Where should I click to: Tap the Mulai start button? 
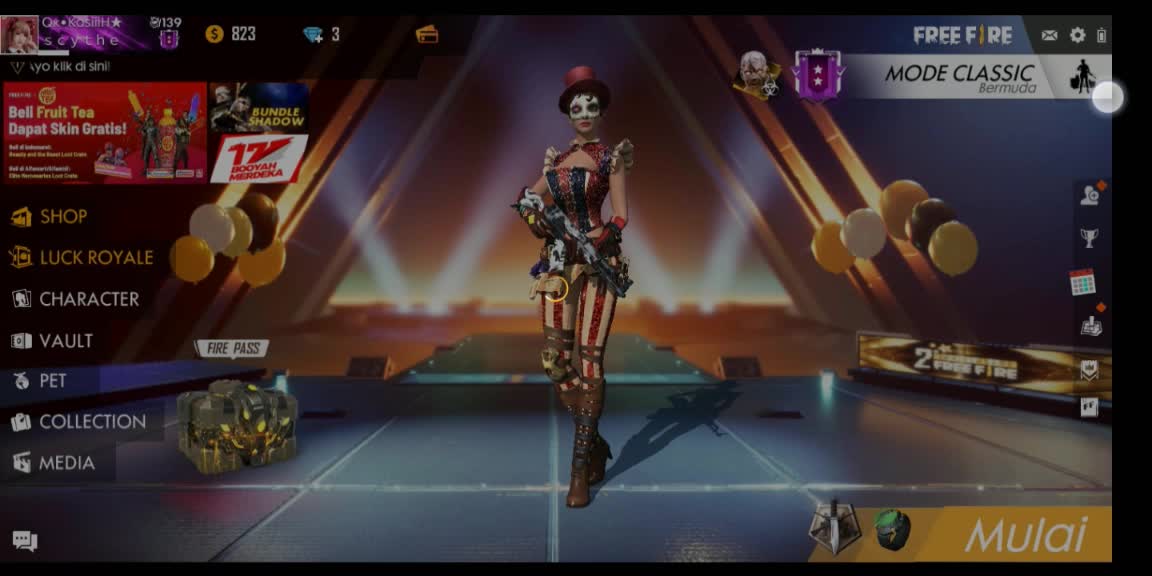[x=1025, y=535]
